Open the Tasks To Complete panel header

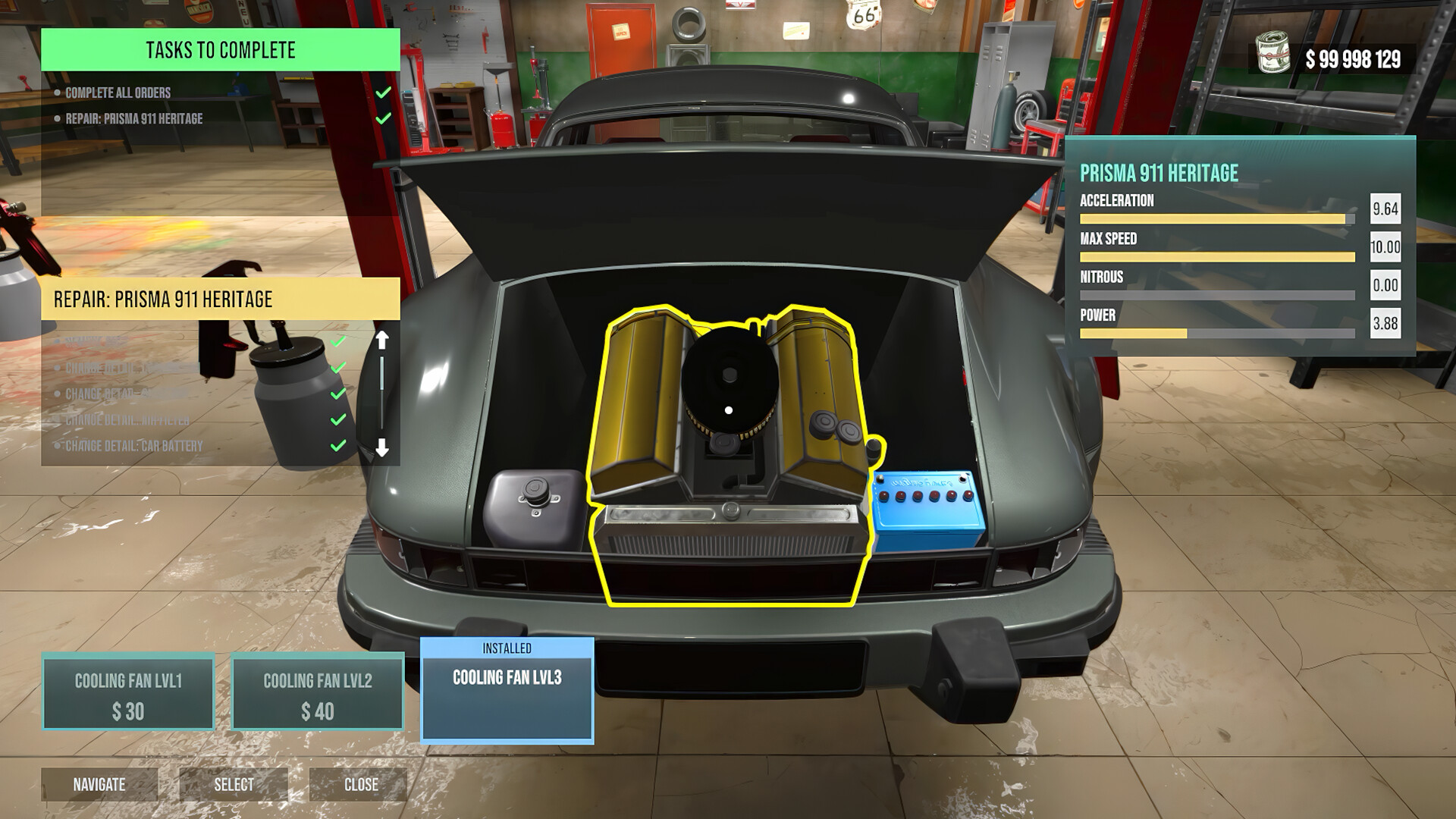[x=220, y=51]
